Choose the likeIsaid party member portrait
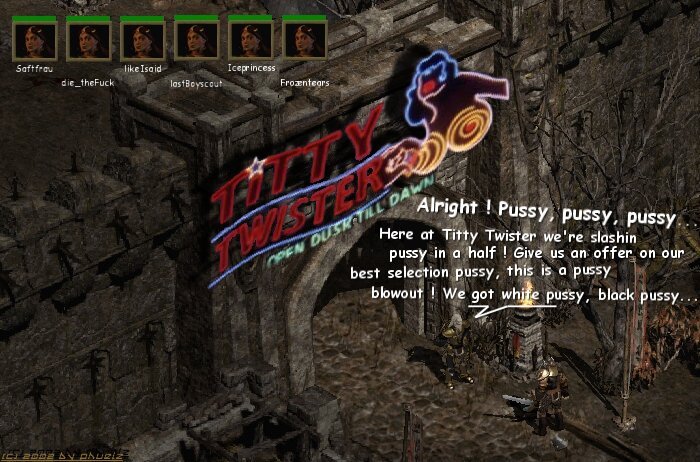 (x=142, y=40)
